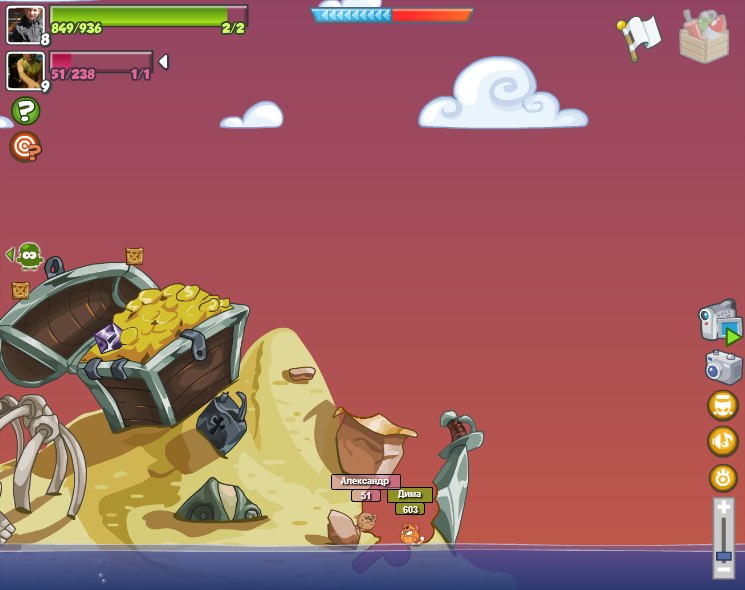Zoom in with the plus button
This screenshot has height=590, width=745.
click(724, 508)
